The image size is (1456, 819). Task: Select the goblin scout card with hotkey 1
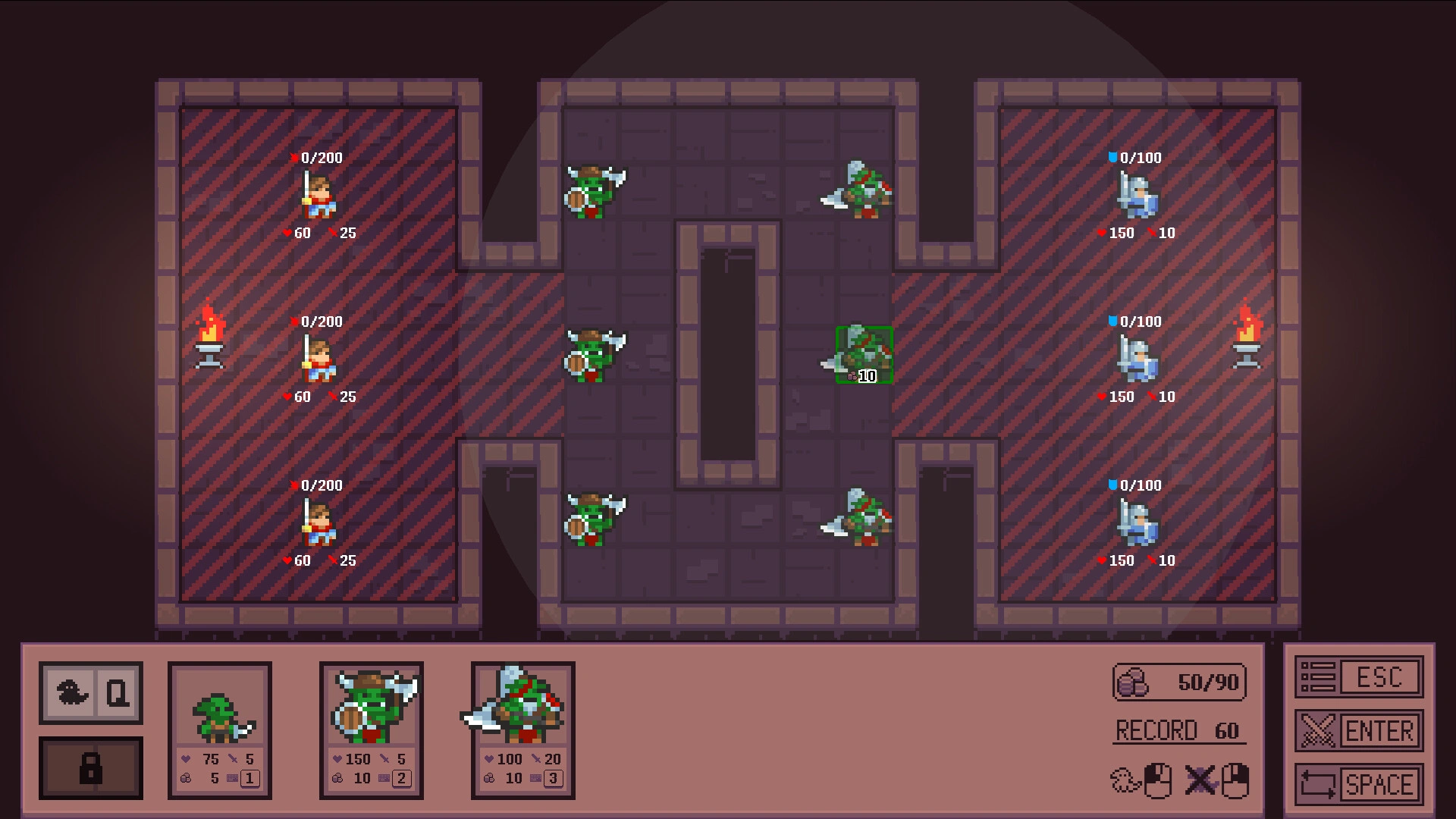tap(219, 728)
